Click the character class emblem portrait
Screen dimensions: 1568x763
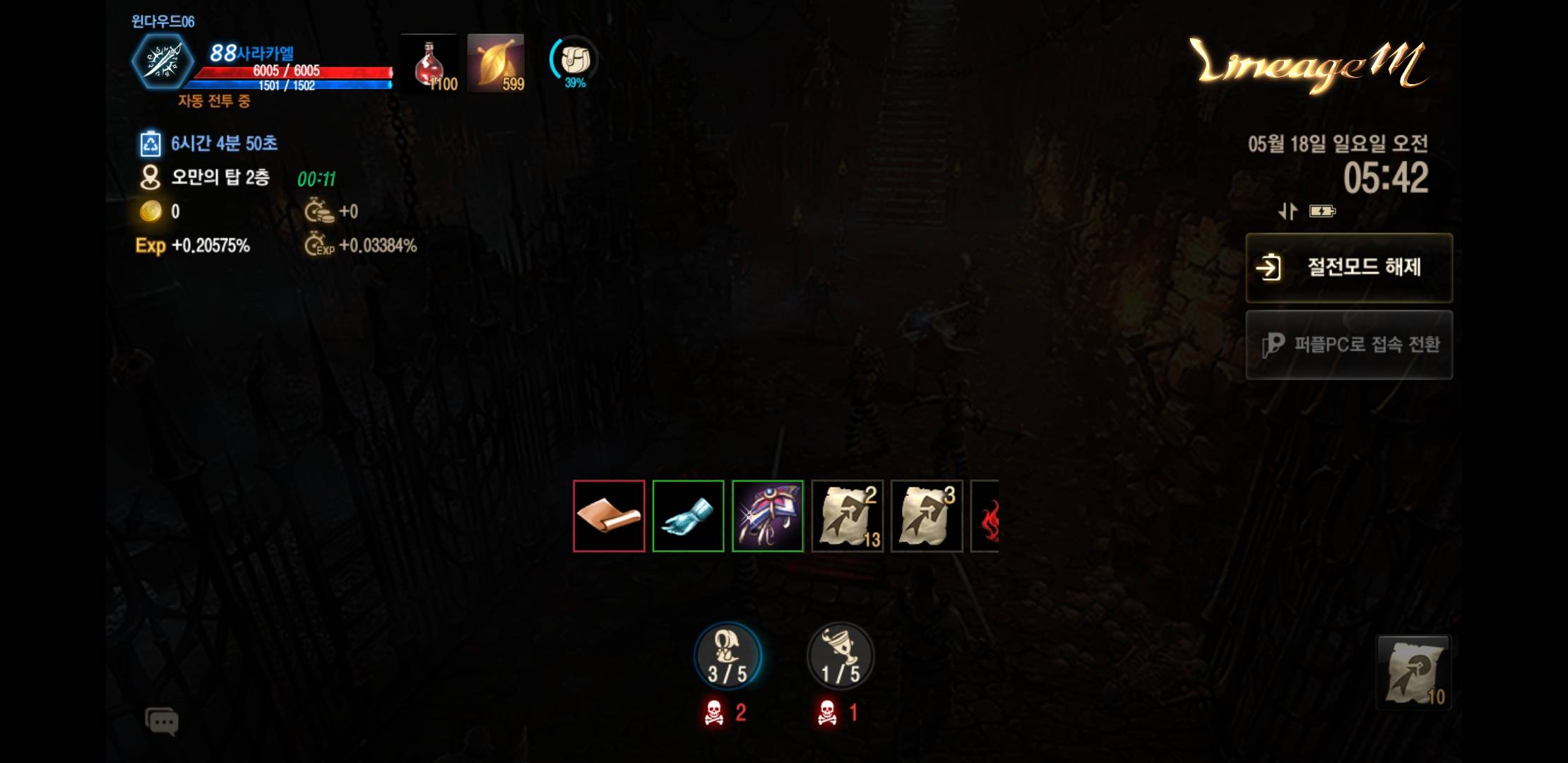pos(163,61)
